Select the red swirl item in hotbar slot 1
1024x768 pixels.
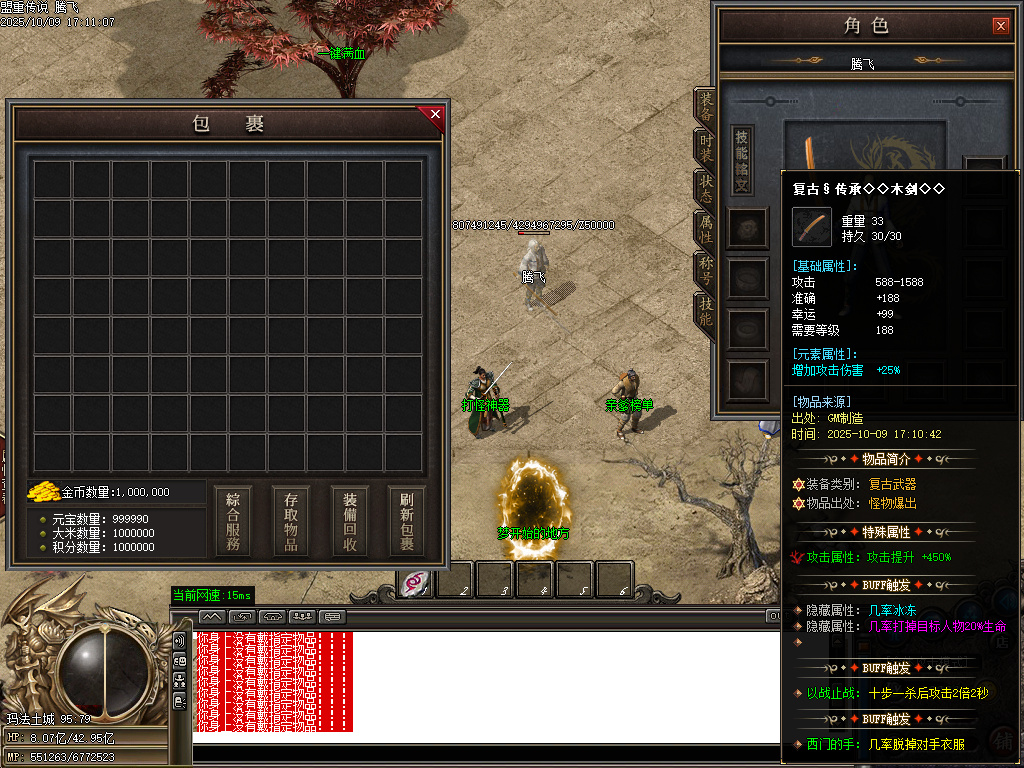click(x=416, y=581)
